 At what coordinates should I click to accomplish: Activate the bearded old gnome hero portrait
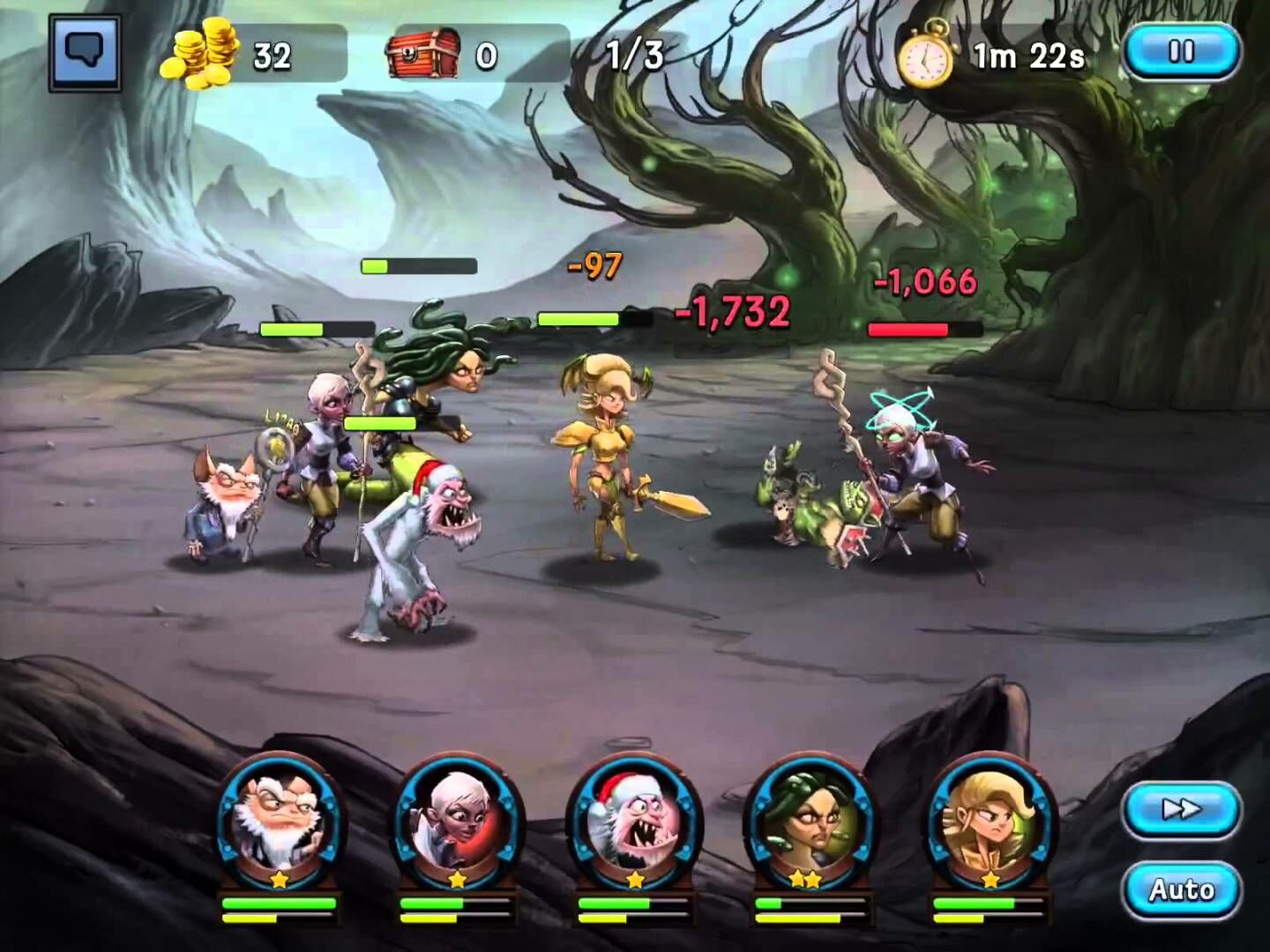(280, 822)
